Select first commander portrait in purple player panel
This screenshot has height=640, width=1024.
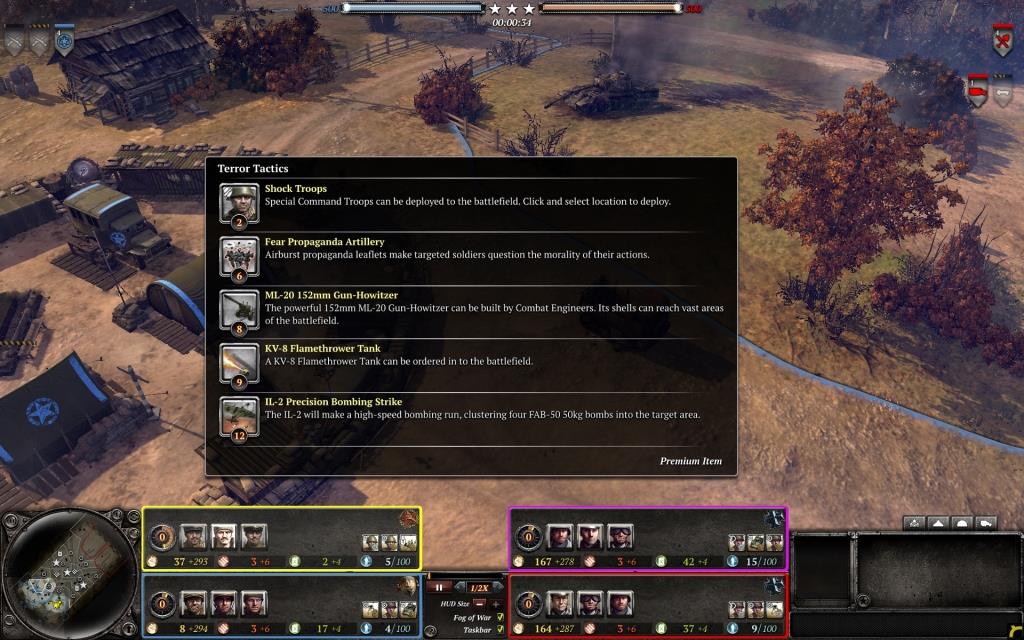click(x=559, y=538)
